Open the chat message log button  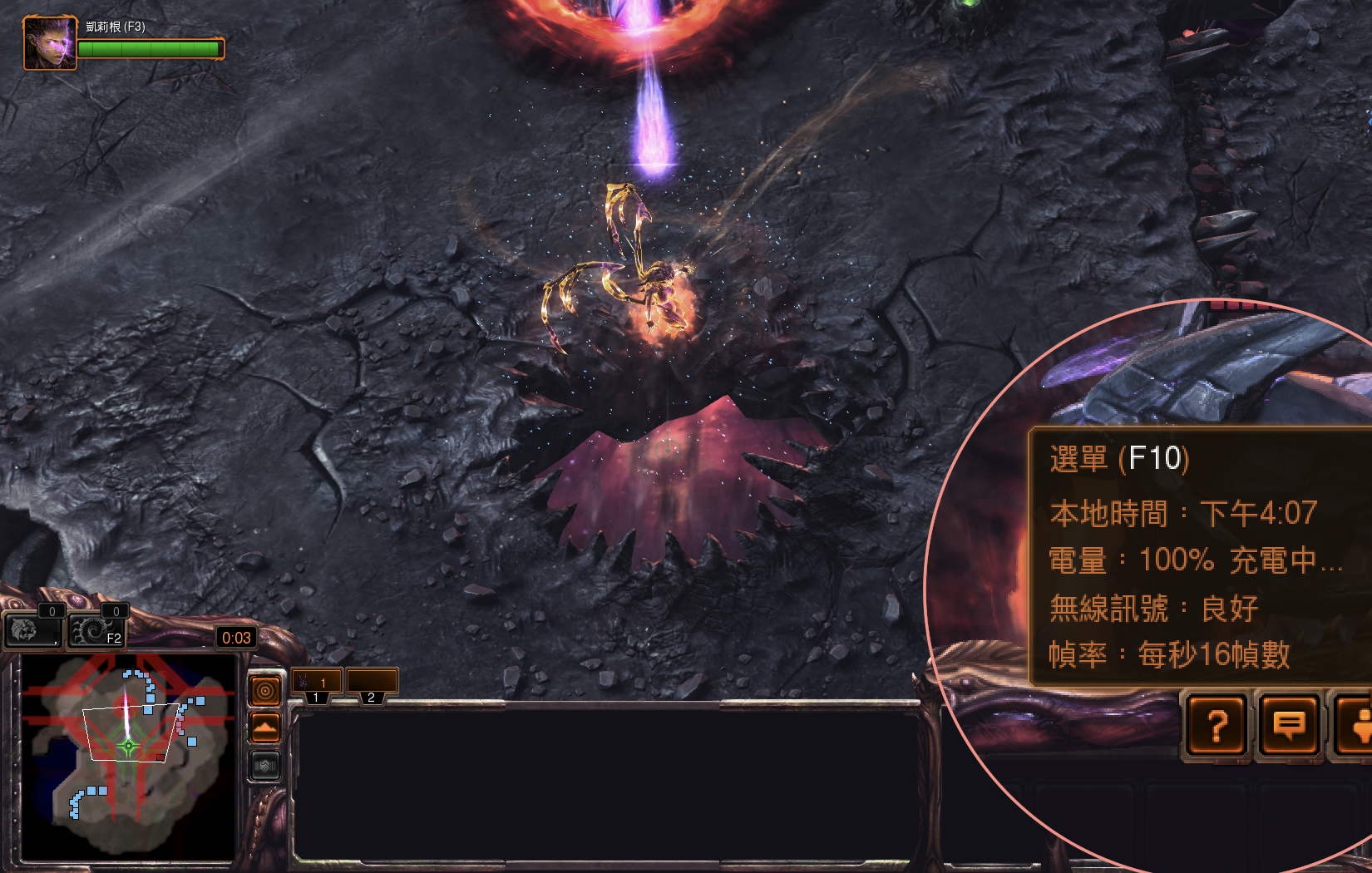pos(1288,726)
